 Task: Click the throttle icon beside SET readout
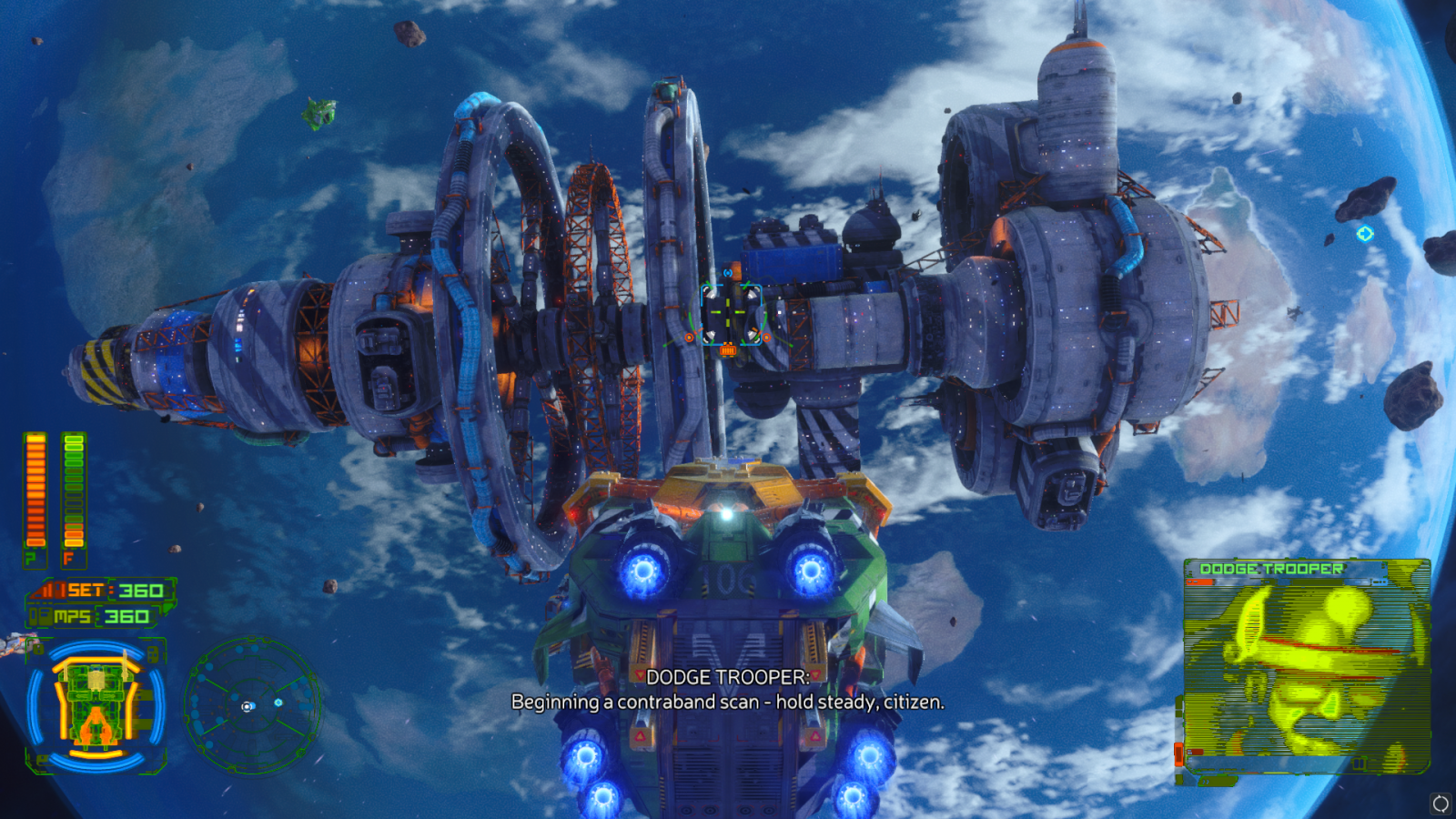point(50,590)
